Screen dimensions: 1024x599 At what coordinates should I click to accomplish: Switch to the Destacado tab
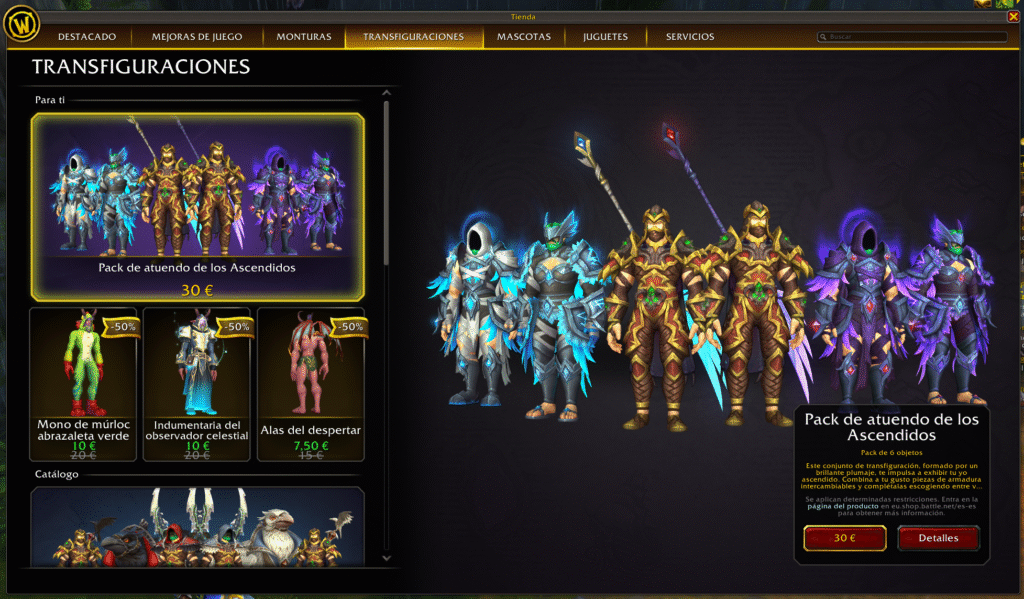tap(87, 37)
